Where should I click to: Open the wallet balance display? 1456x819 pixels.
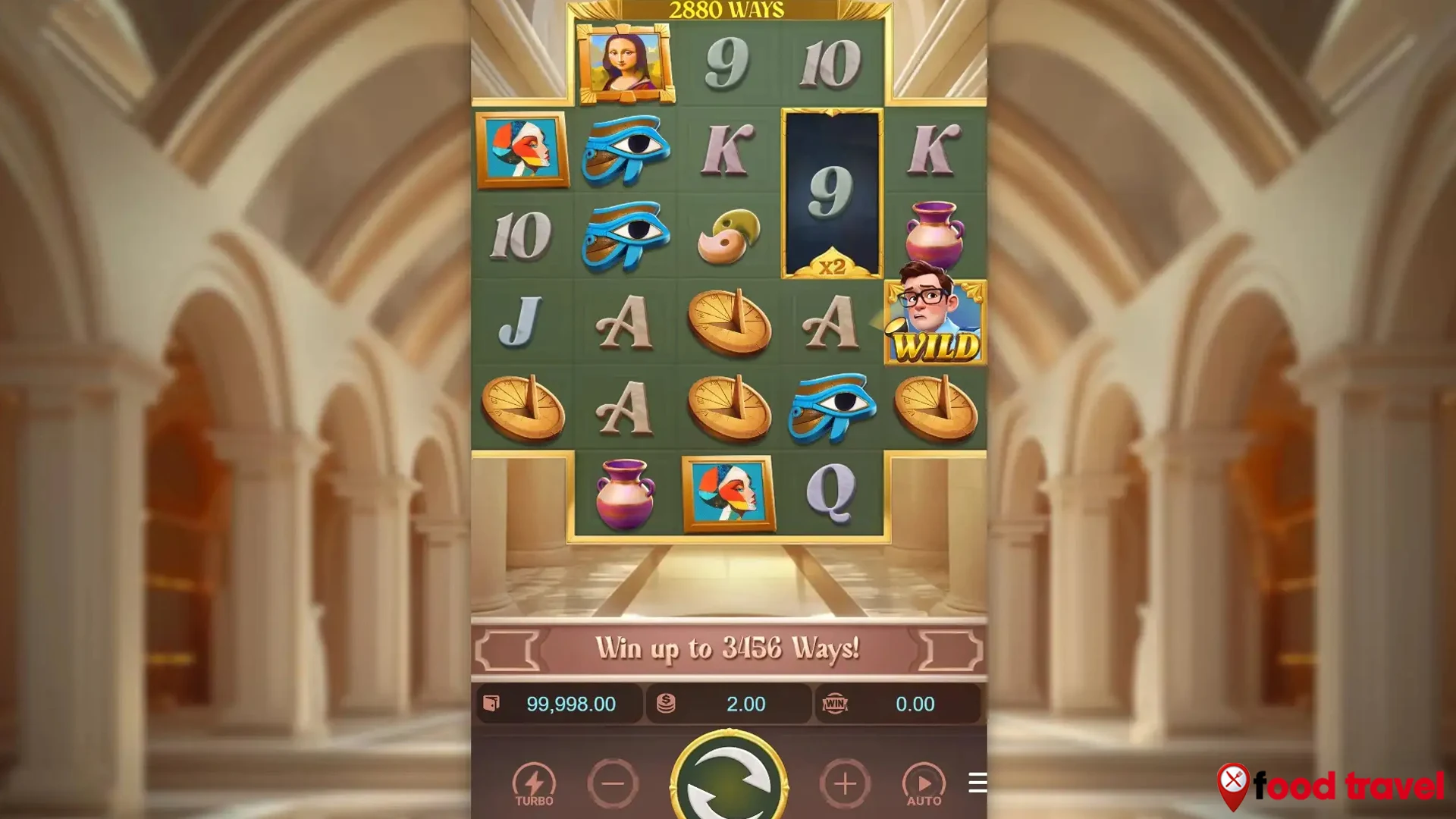coord(560,704)
